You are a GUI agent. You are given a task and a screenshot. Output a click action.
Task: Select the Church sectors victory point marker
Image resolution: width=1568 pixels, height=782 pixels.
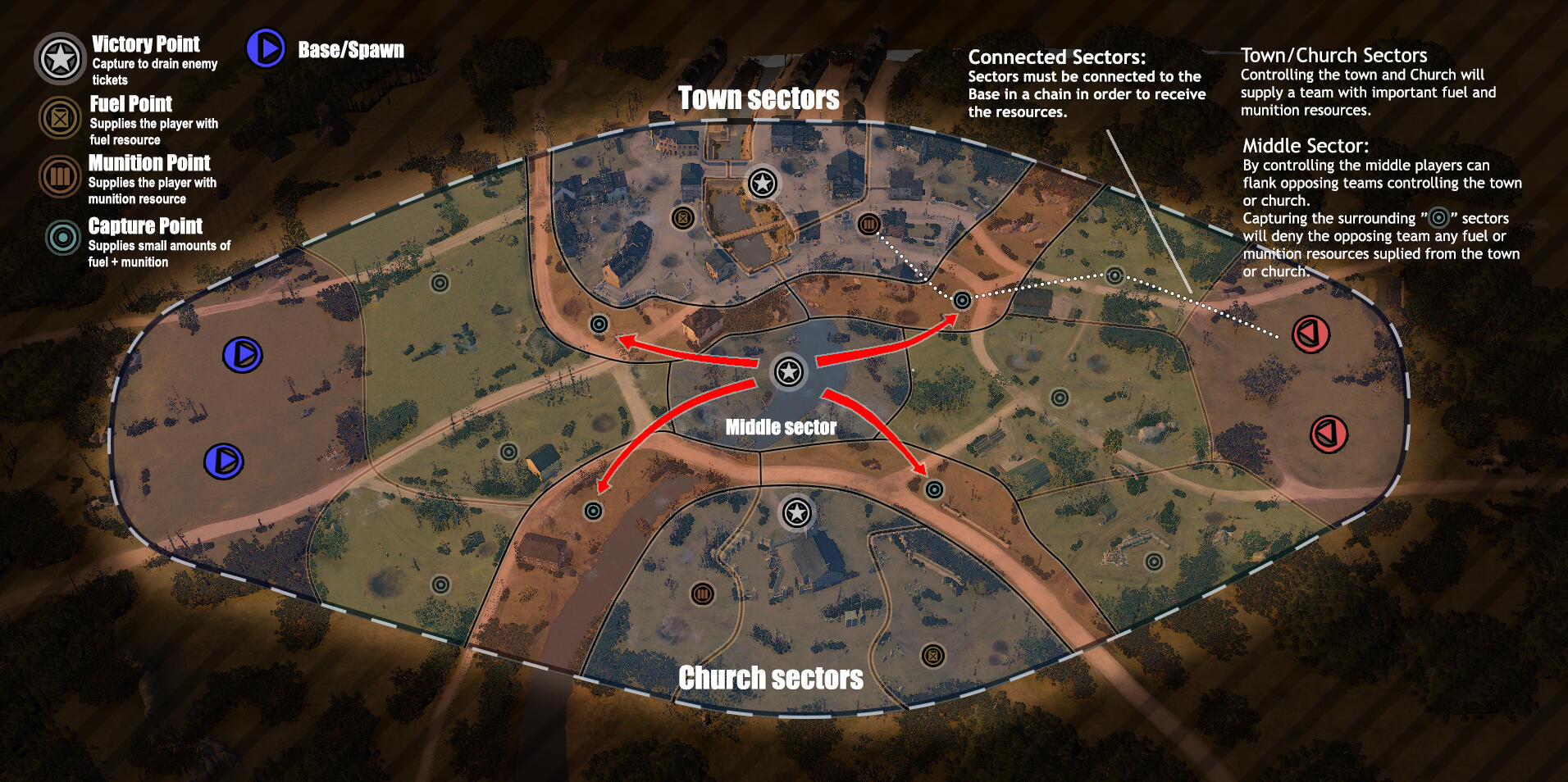click(796, 513)
